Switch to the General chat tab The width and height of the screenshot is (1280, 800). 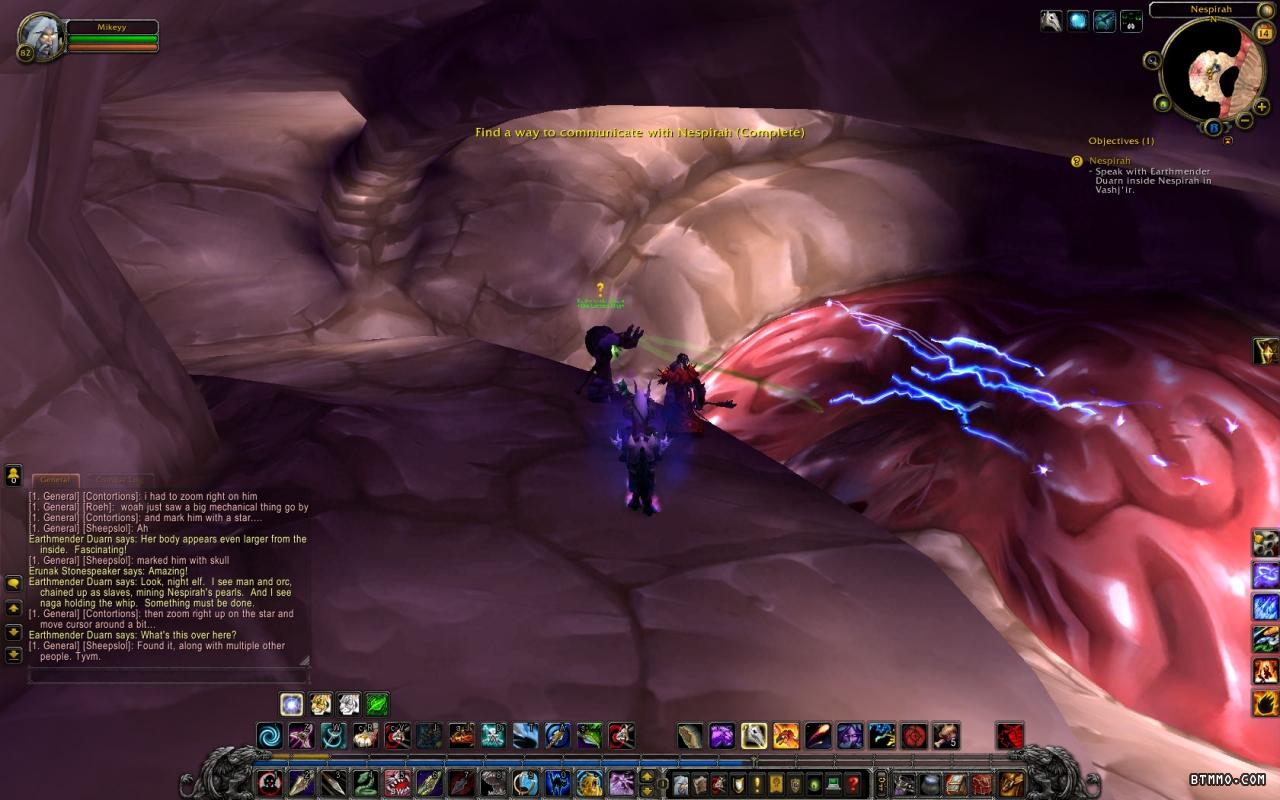pyautogui.click(x=55, y=480)
